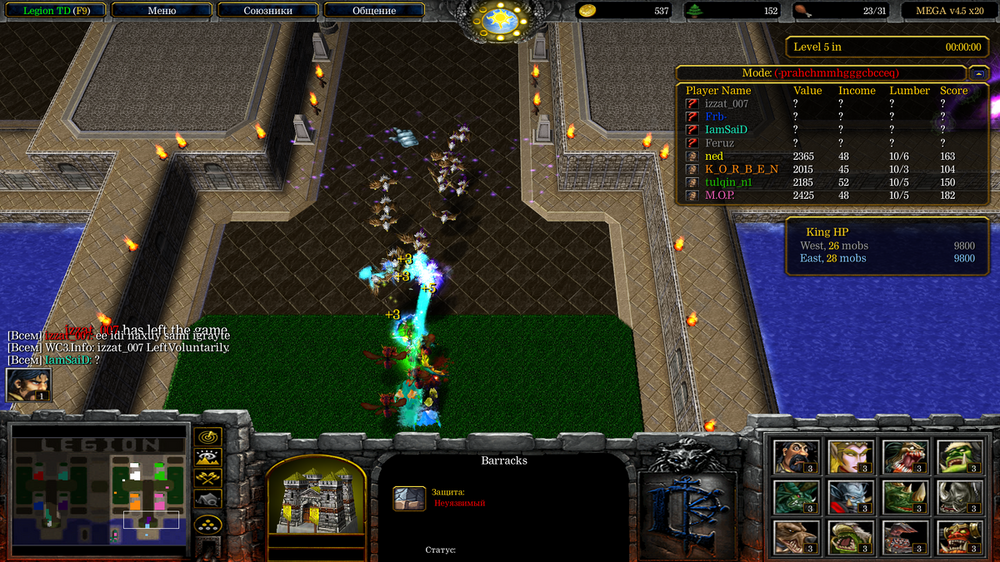Select the brown wolf unit command icon

coord(795,537)
